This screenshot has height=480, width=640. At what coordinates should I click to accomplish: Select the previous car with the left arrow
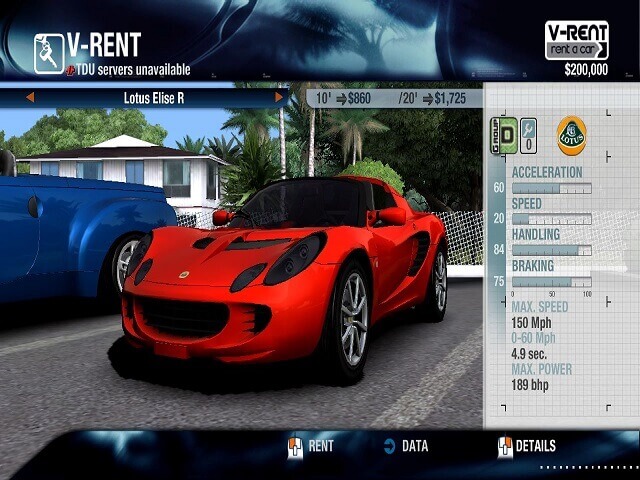[30, 97]
